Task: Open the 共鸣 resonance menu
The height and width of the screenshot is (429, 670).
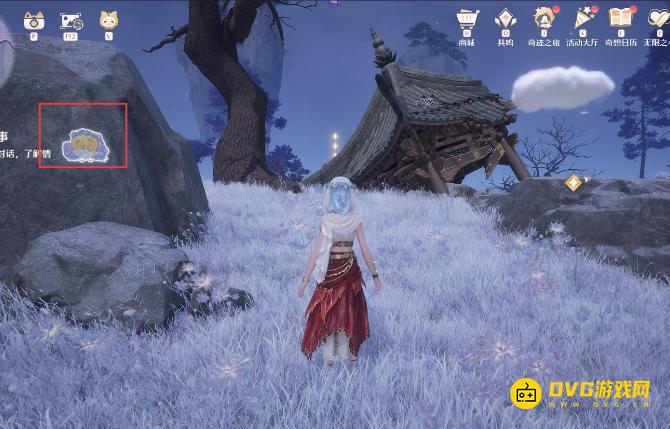Action: click(x=506, y=20)
